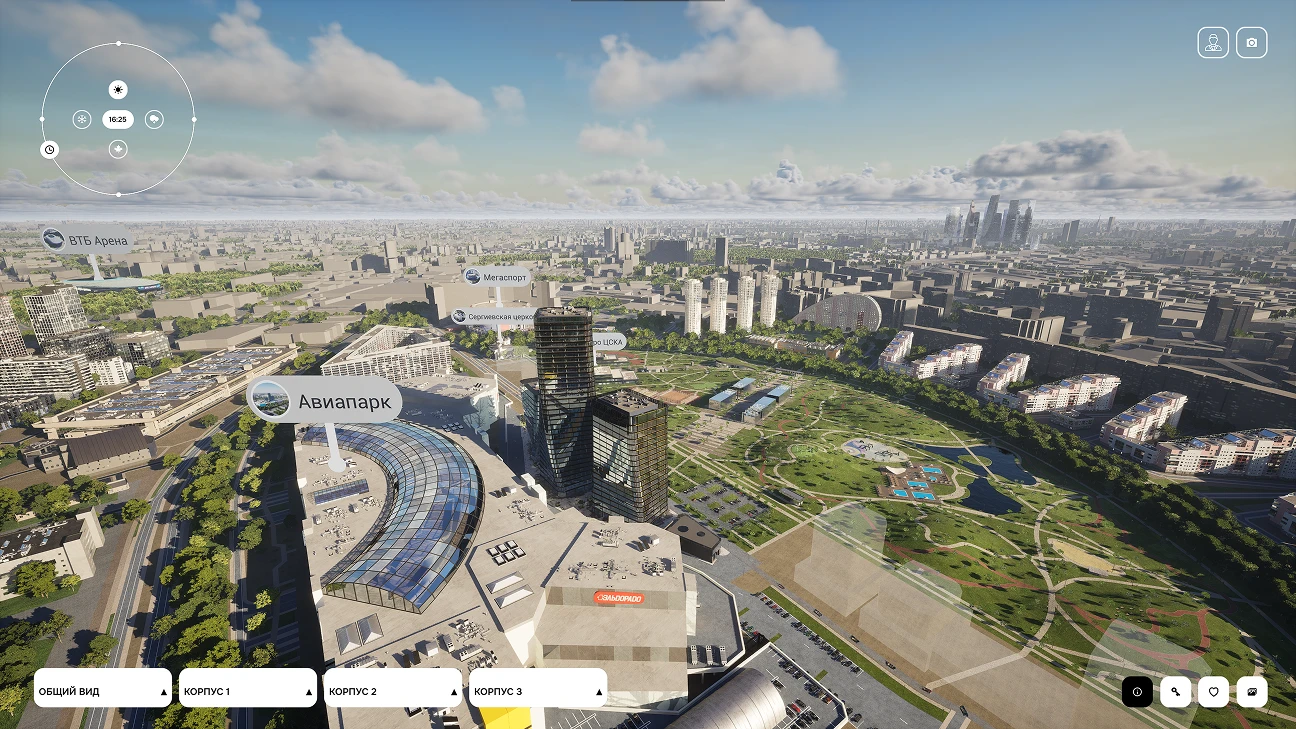The width and height of the screenshot is (1296, 729).
Task: Click the worker avatar icon button
Action: pyautogui.click(x=1213, y=43)
